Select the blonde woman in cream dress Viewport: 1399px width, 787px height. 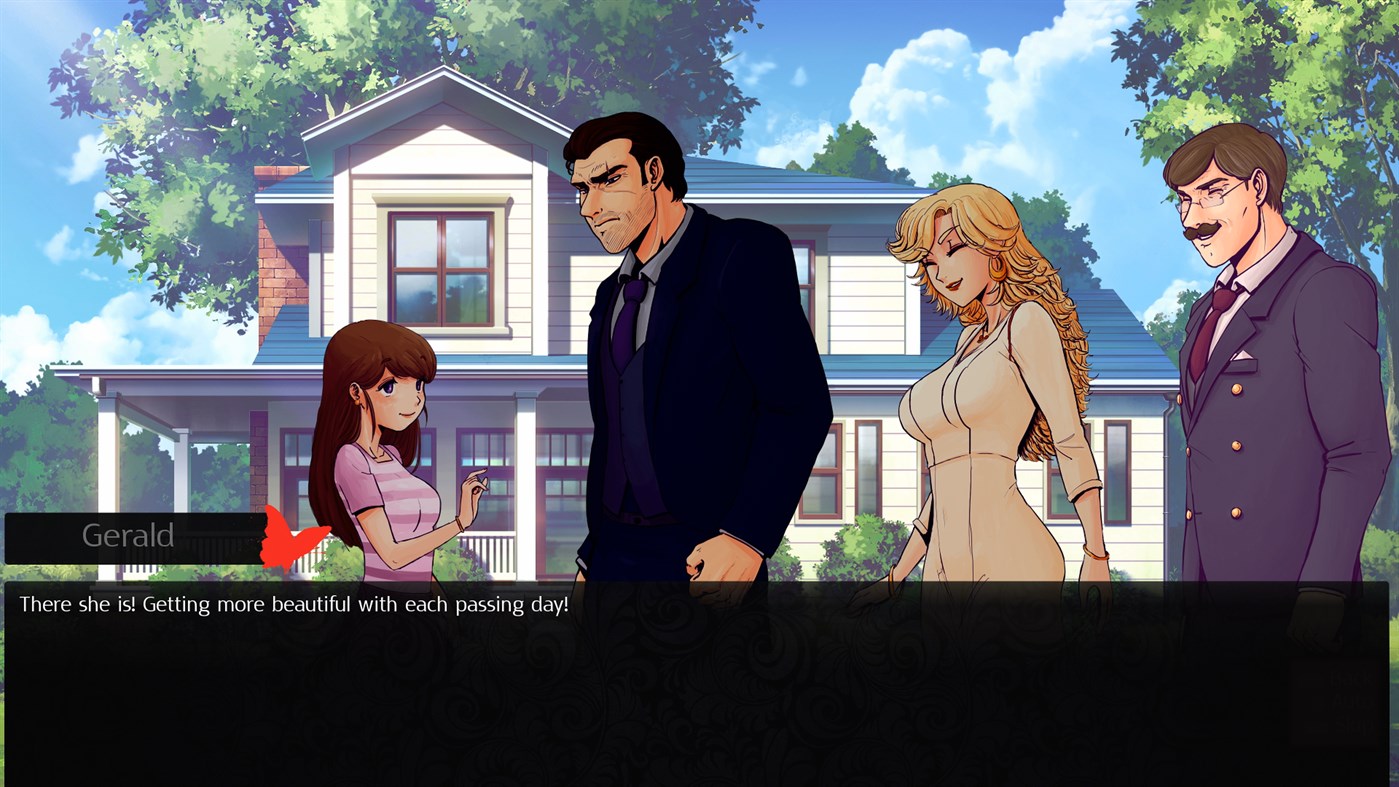pos(970,380)
